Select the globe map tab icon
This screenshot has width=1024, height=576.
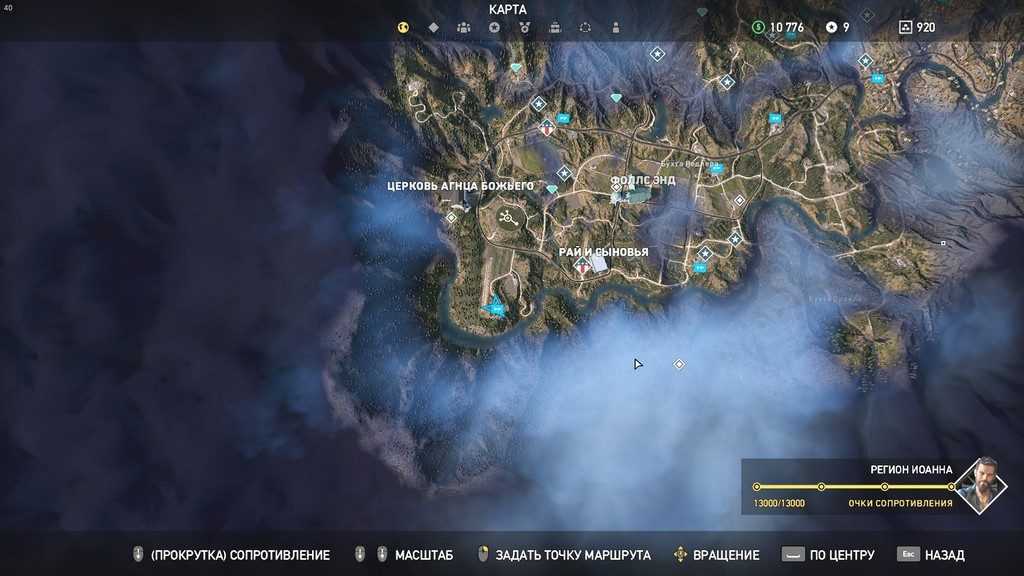click(x=404, y=28)
